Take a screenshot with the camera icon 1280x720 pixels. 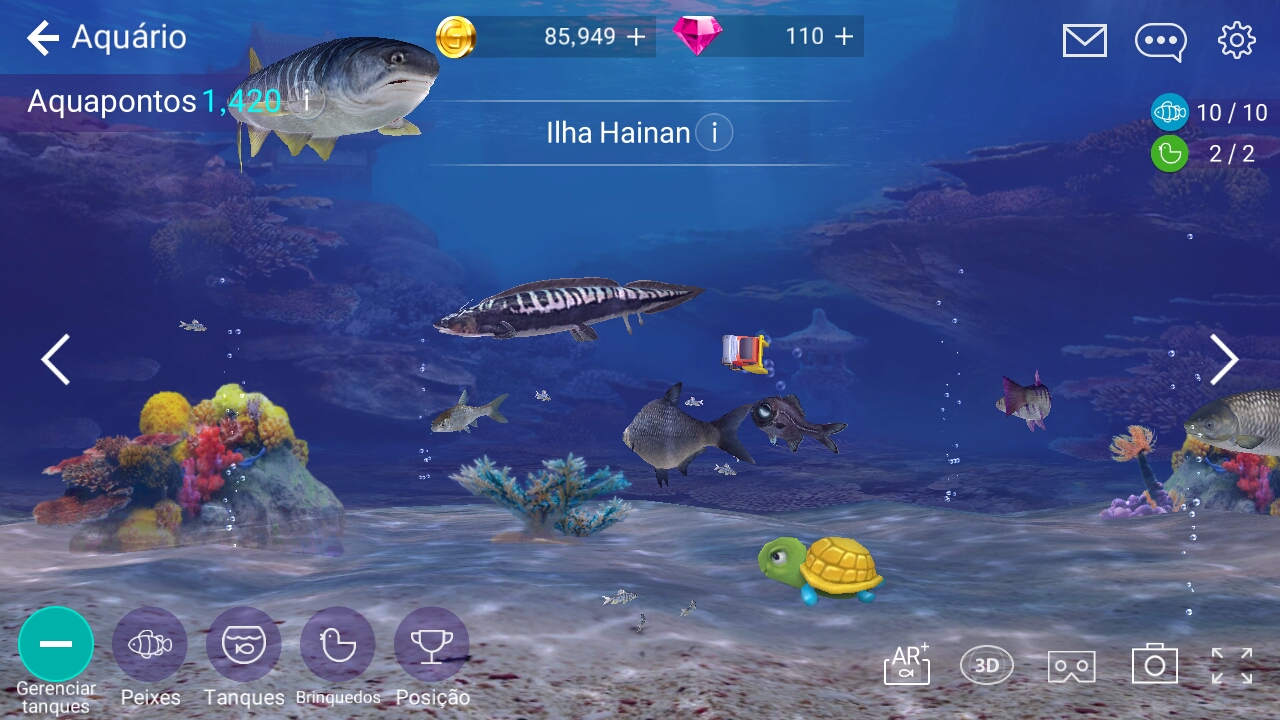[1152, 663]
